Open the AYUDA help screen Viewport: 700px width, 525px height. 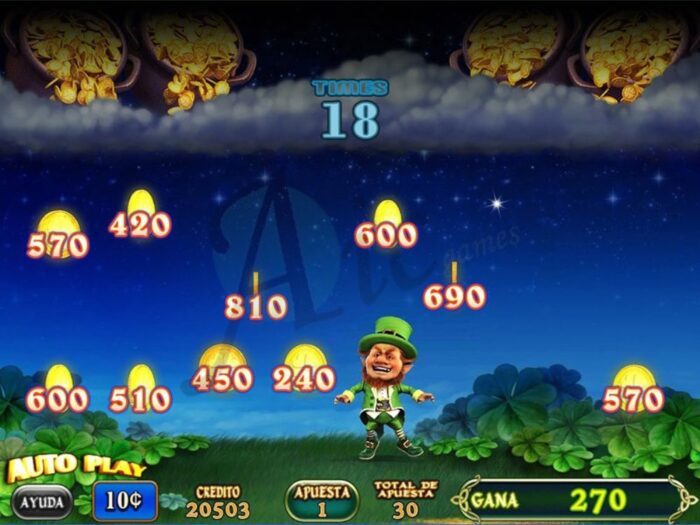pyautogui.click(x=41, y=501)
